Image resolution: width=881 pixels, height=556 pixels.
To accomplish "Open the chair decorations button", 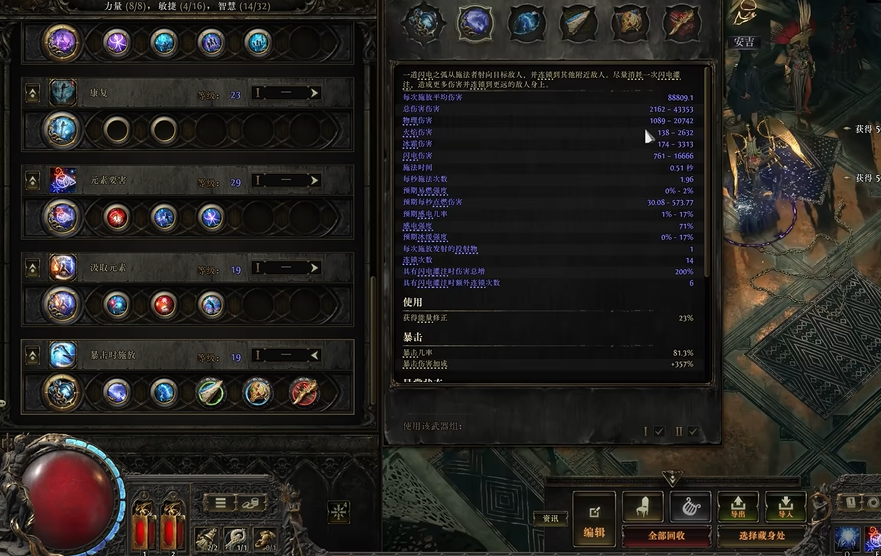I will 643,507.
